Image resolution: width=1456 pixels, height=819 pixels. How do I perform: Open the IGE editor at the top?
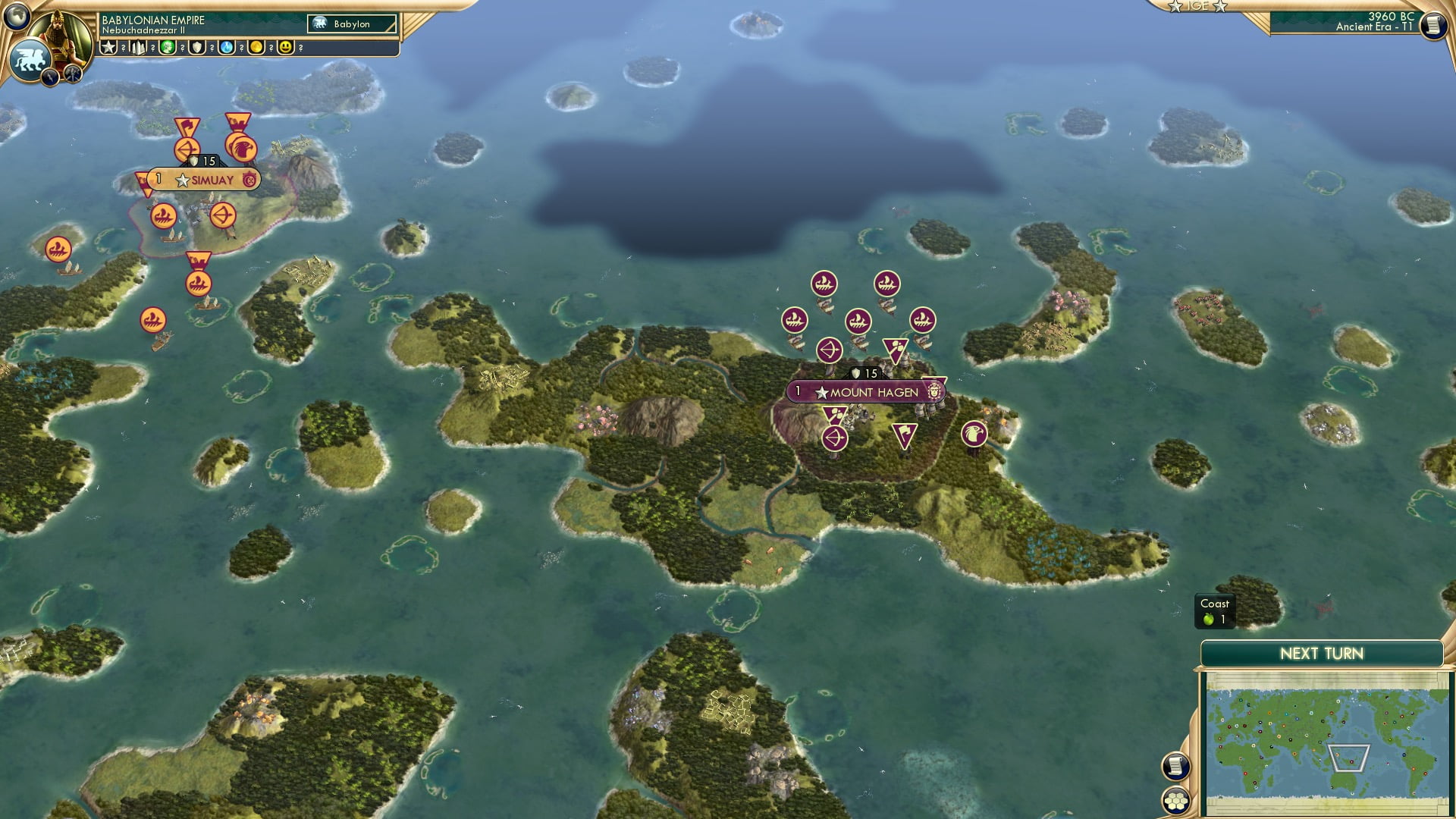1197,8
